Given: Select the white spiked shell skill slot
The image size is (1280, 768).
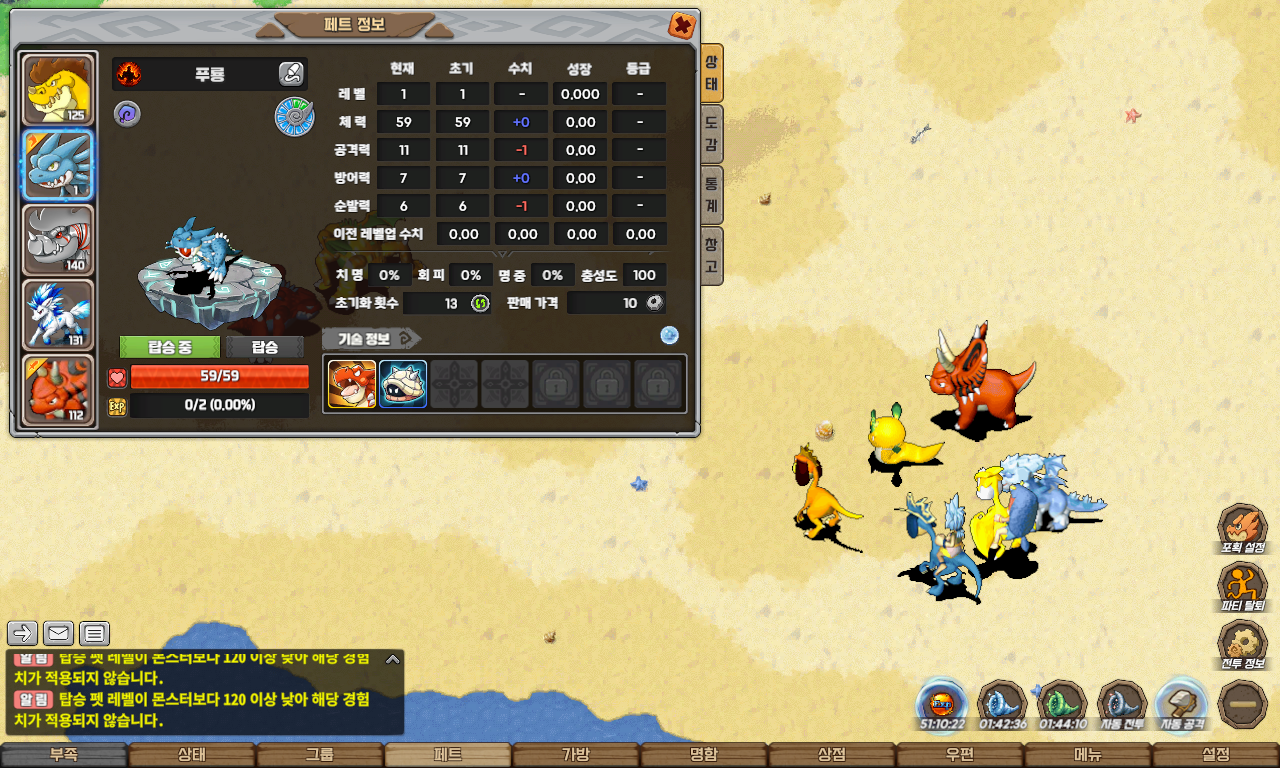Looking at the screenshot, I should coord(403,384).
